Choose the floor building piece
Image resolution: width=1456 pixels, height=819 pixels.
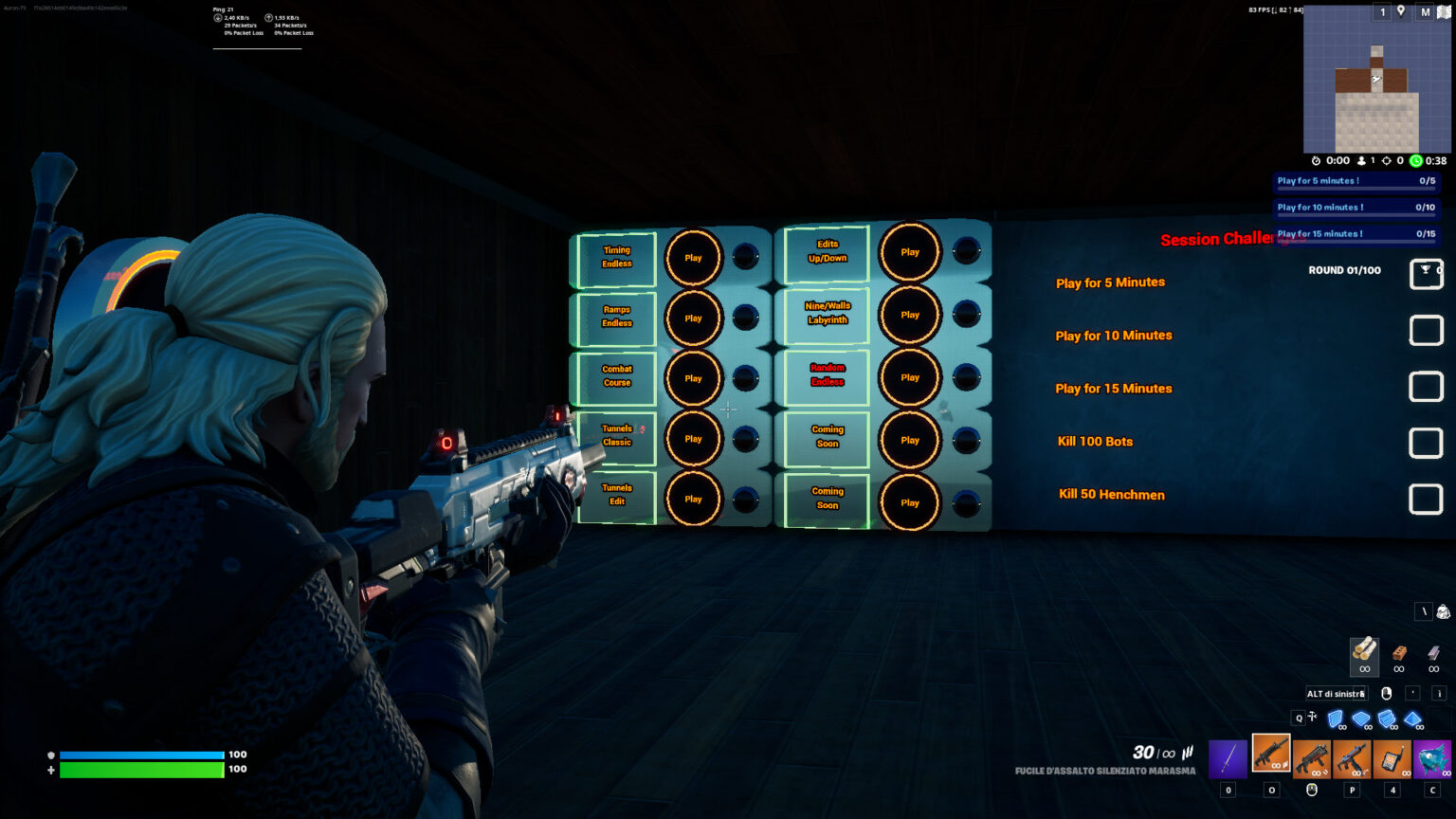[1361, 719]
